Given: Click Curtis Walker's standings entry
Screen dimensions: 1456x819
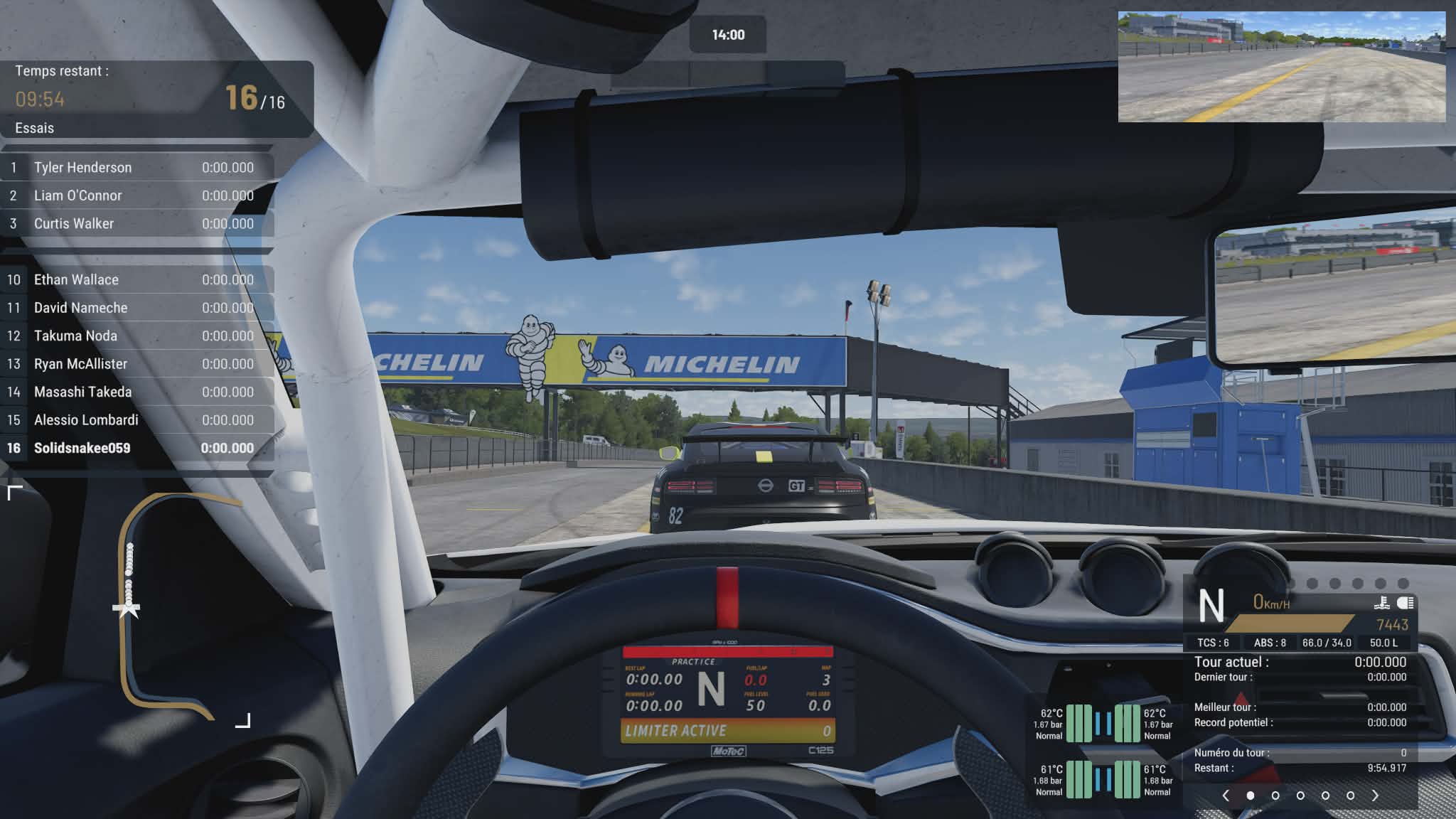Looking at the screenshot, I should [x=136, y=224].
